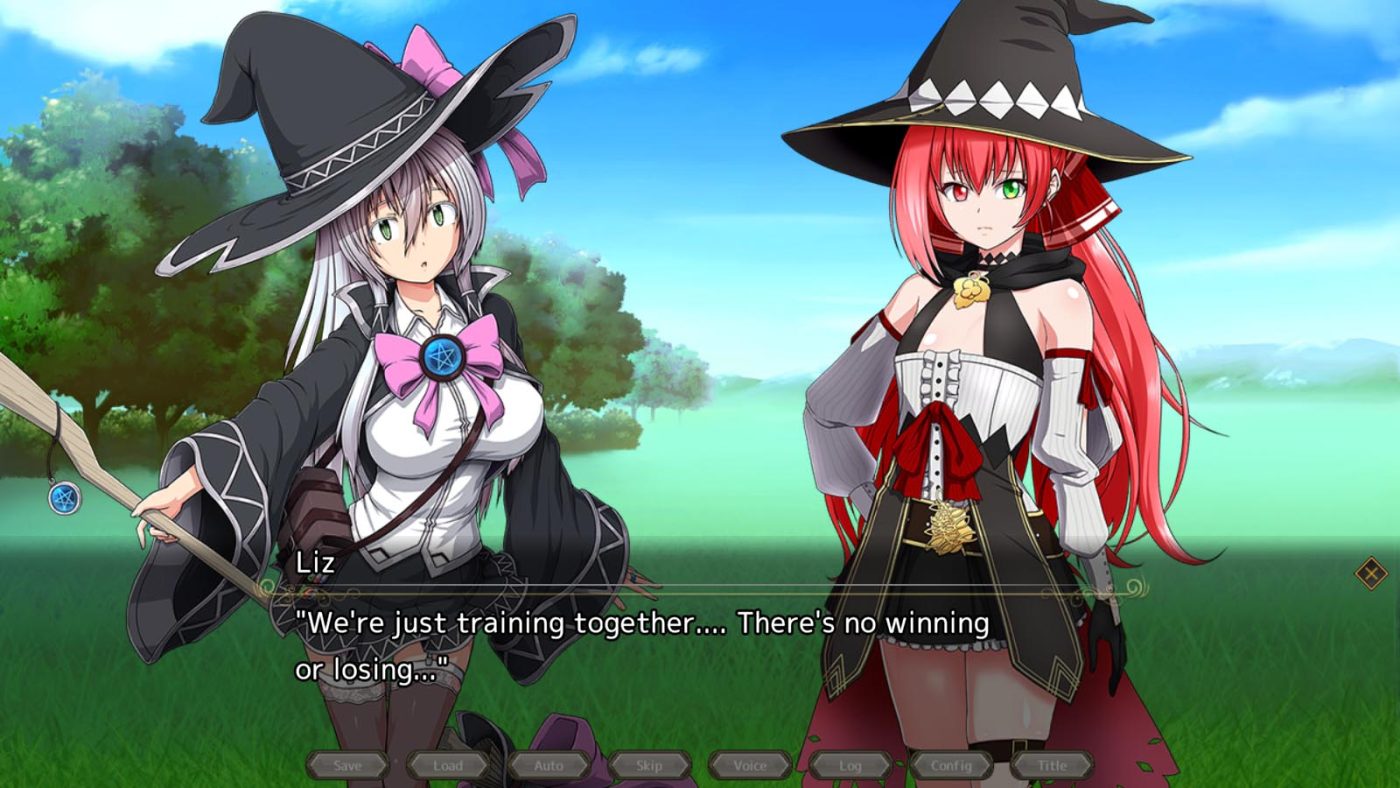
Task: Enable Auto read mode
Action: click(x=548, y=765)
